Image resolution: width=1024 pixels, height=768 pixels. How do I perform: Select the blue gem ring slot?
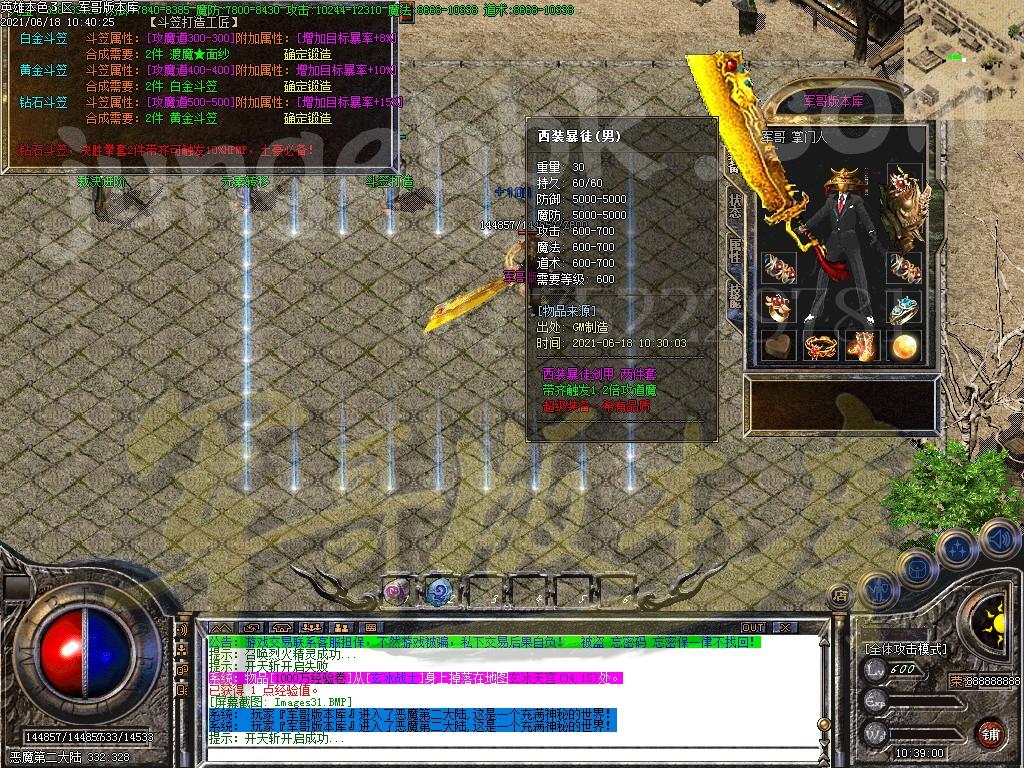(903, 308)
